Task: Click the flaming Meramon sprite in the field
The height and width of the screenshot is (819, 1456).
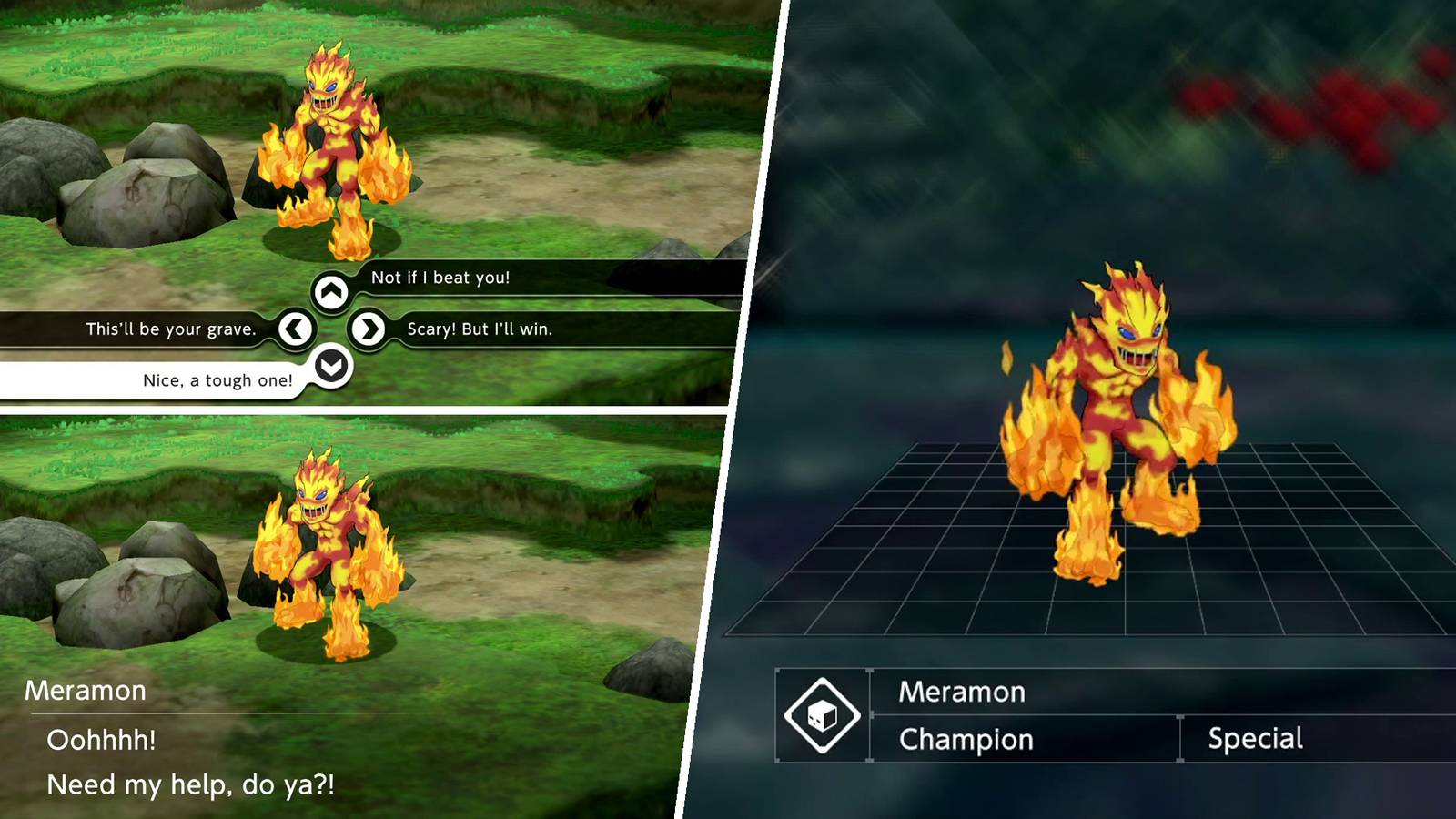Action: (x=332, y=146)
